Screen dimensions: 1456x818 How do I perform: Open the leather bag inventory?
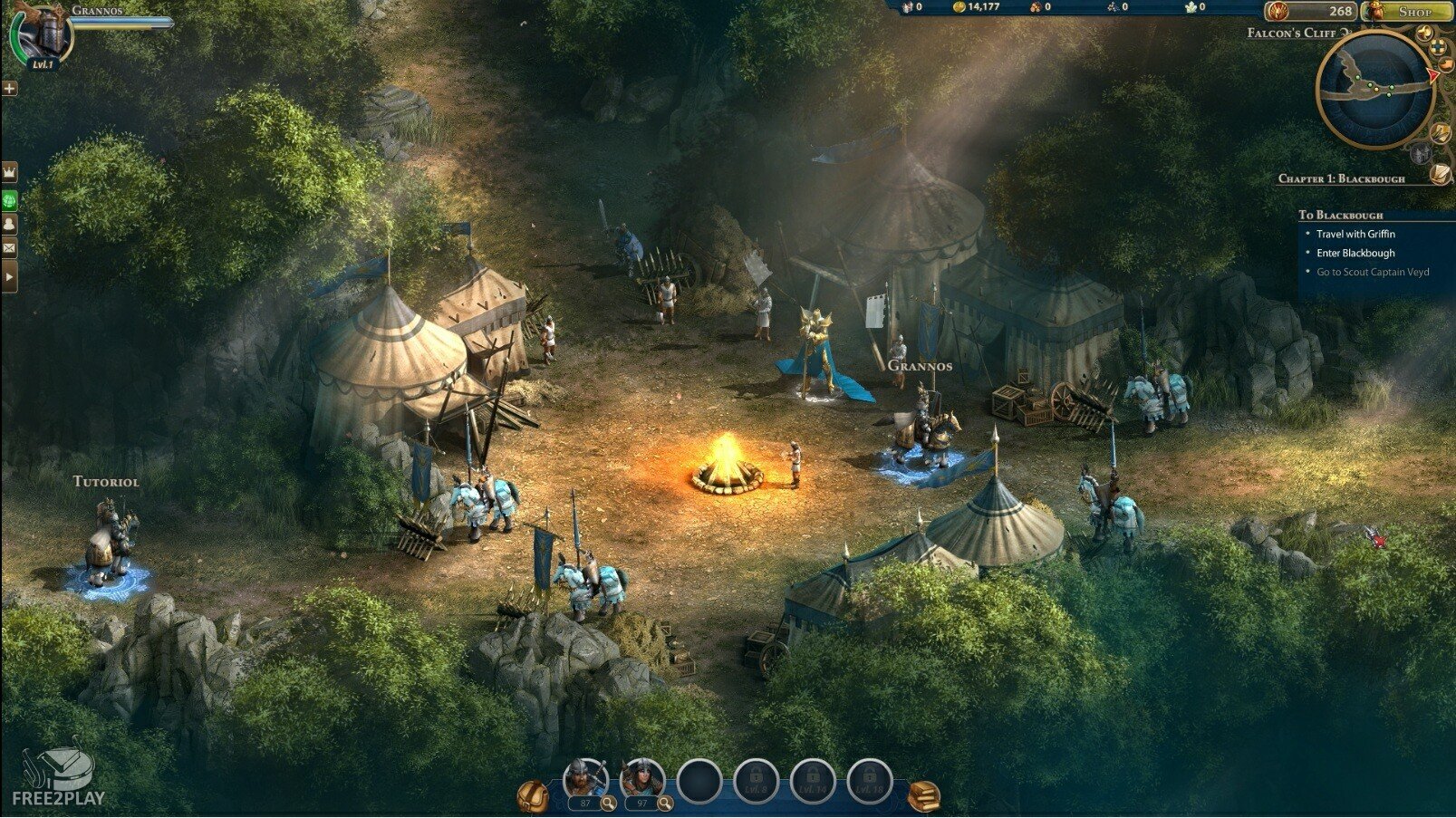[x=533, y=796]
